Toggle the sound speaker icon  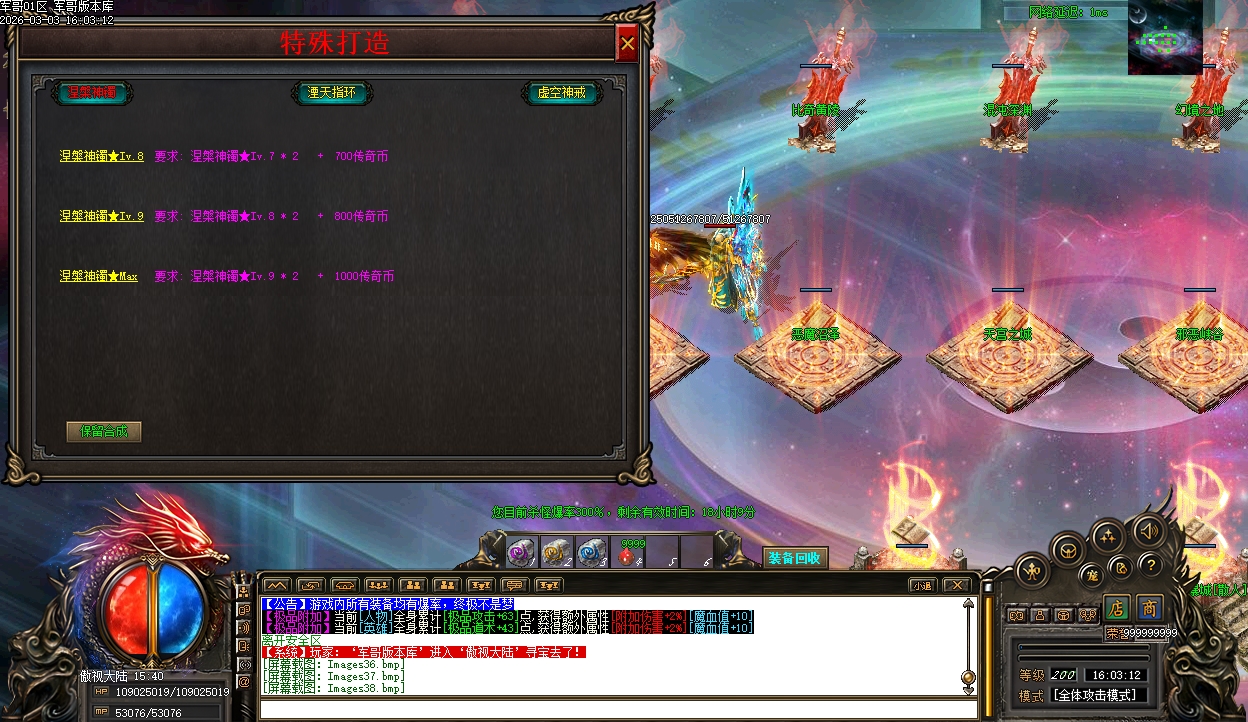pos(1148,530)
